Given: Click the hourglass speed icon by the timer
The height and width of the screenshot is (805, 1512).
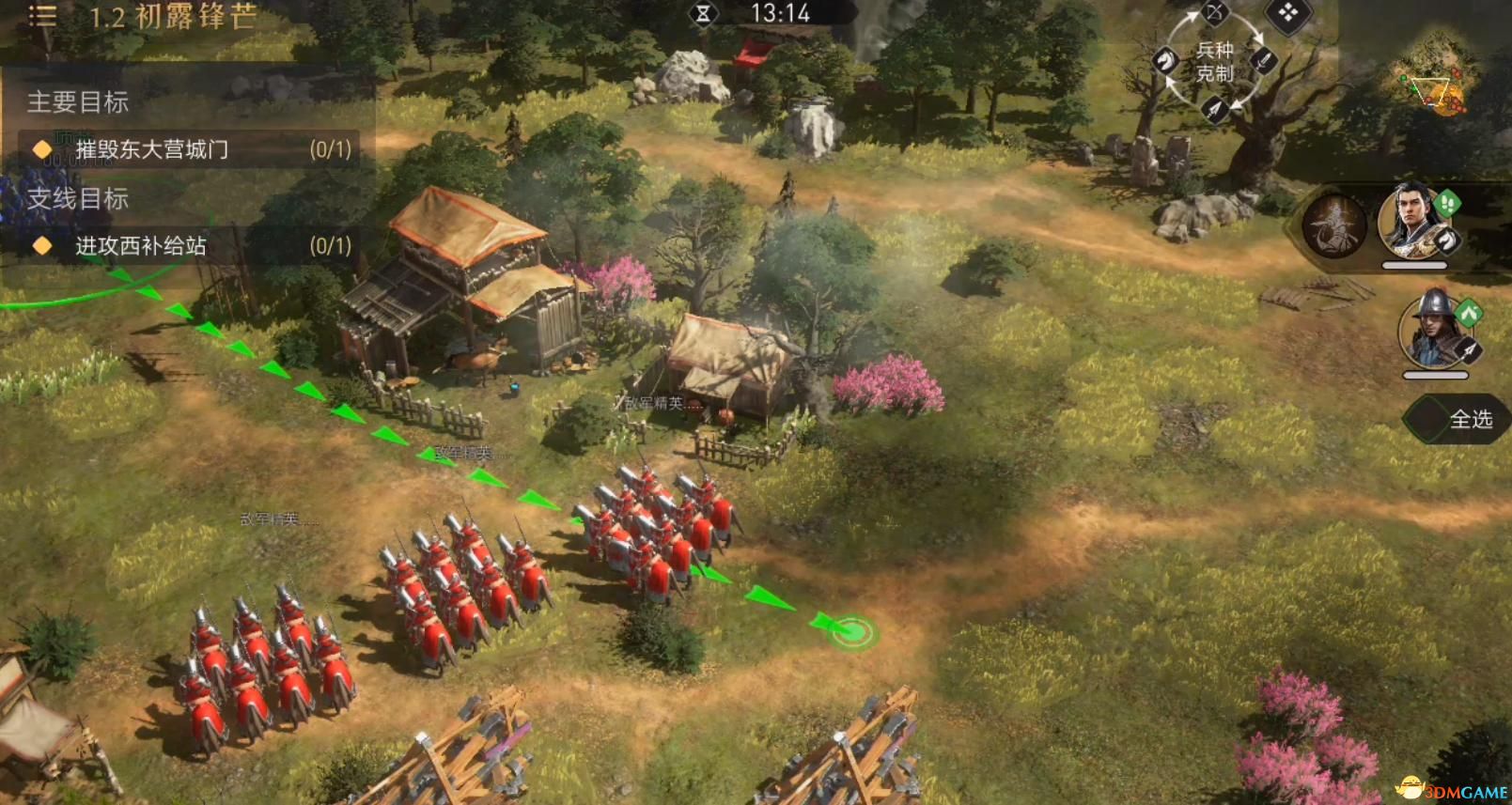Looking at the screenshot, I should pos(703,14).
